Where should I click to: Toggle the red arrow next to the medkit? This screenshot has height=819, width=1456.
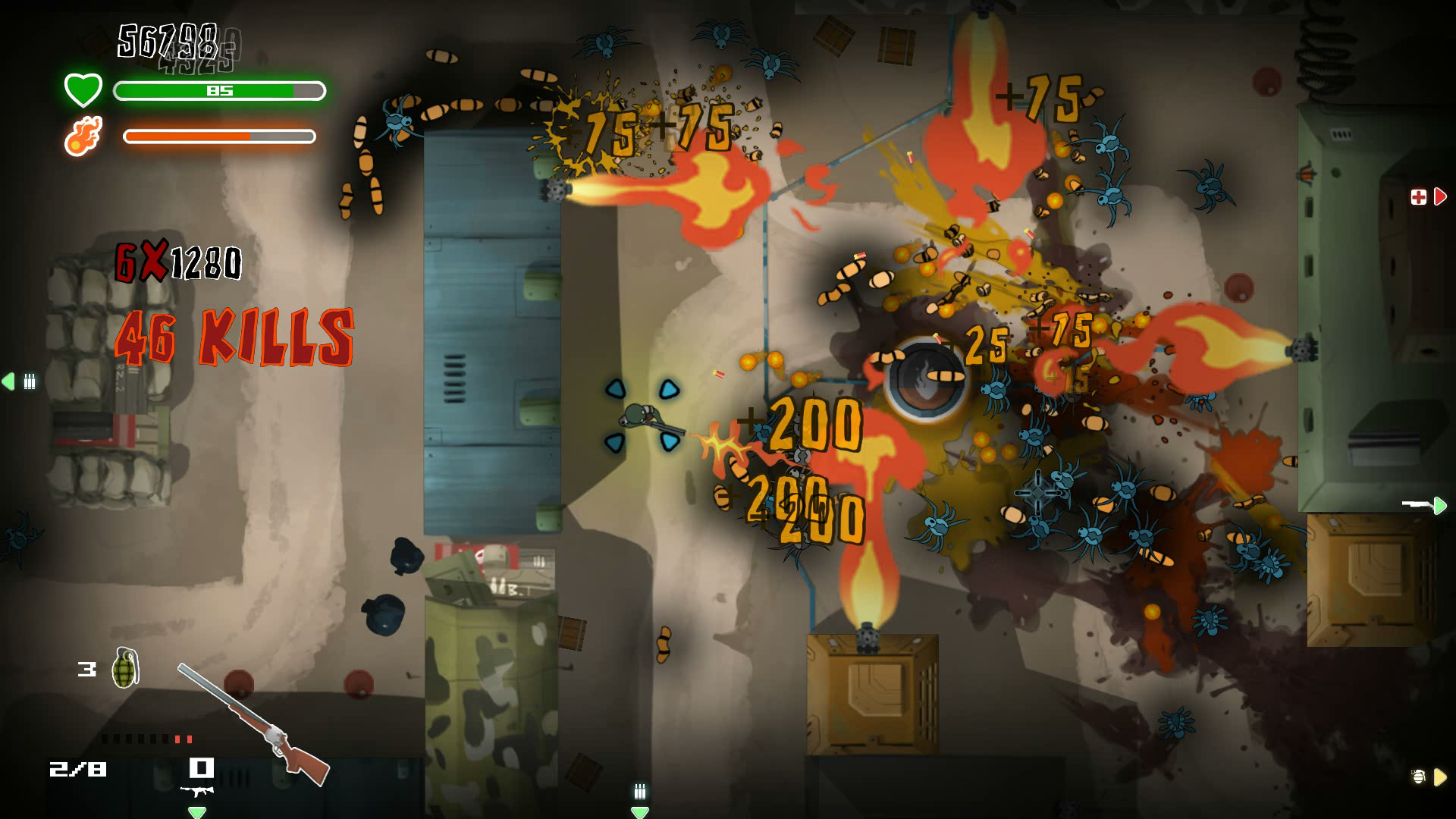click(x=1440, y=197)
